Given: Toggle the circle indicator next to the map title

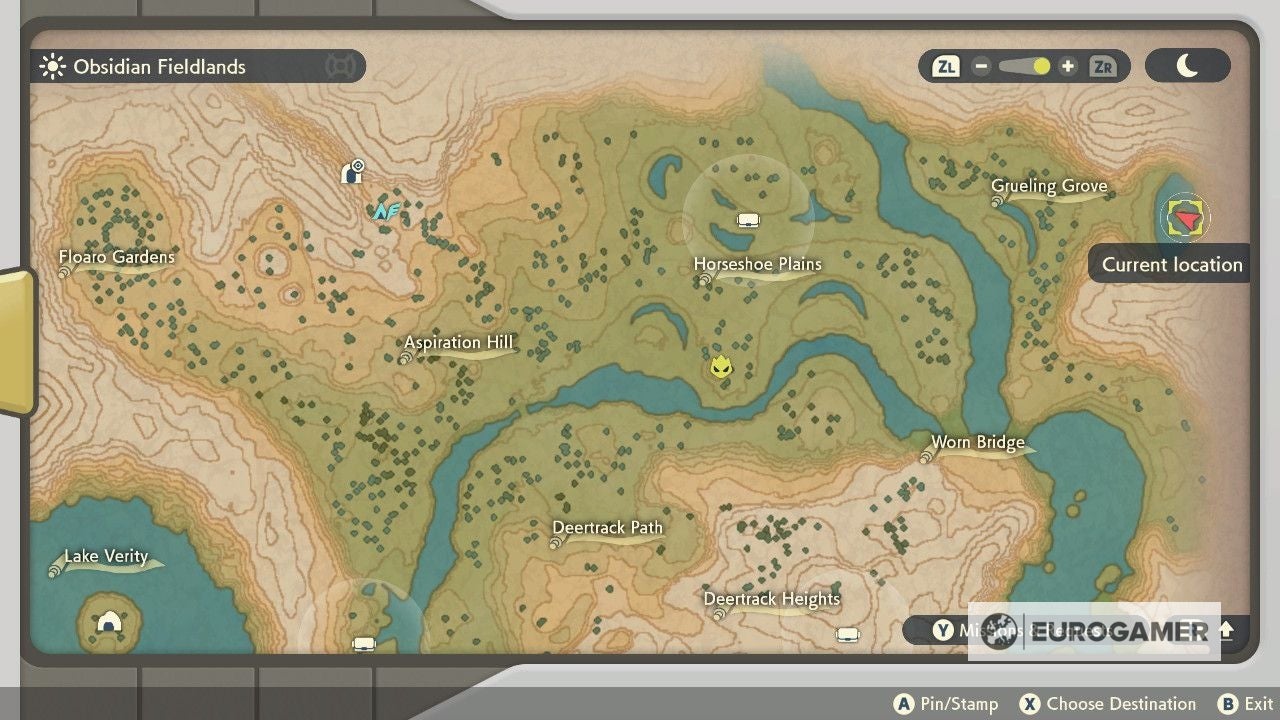Looking at the screenshot, I should click(342, 66).
